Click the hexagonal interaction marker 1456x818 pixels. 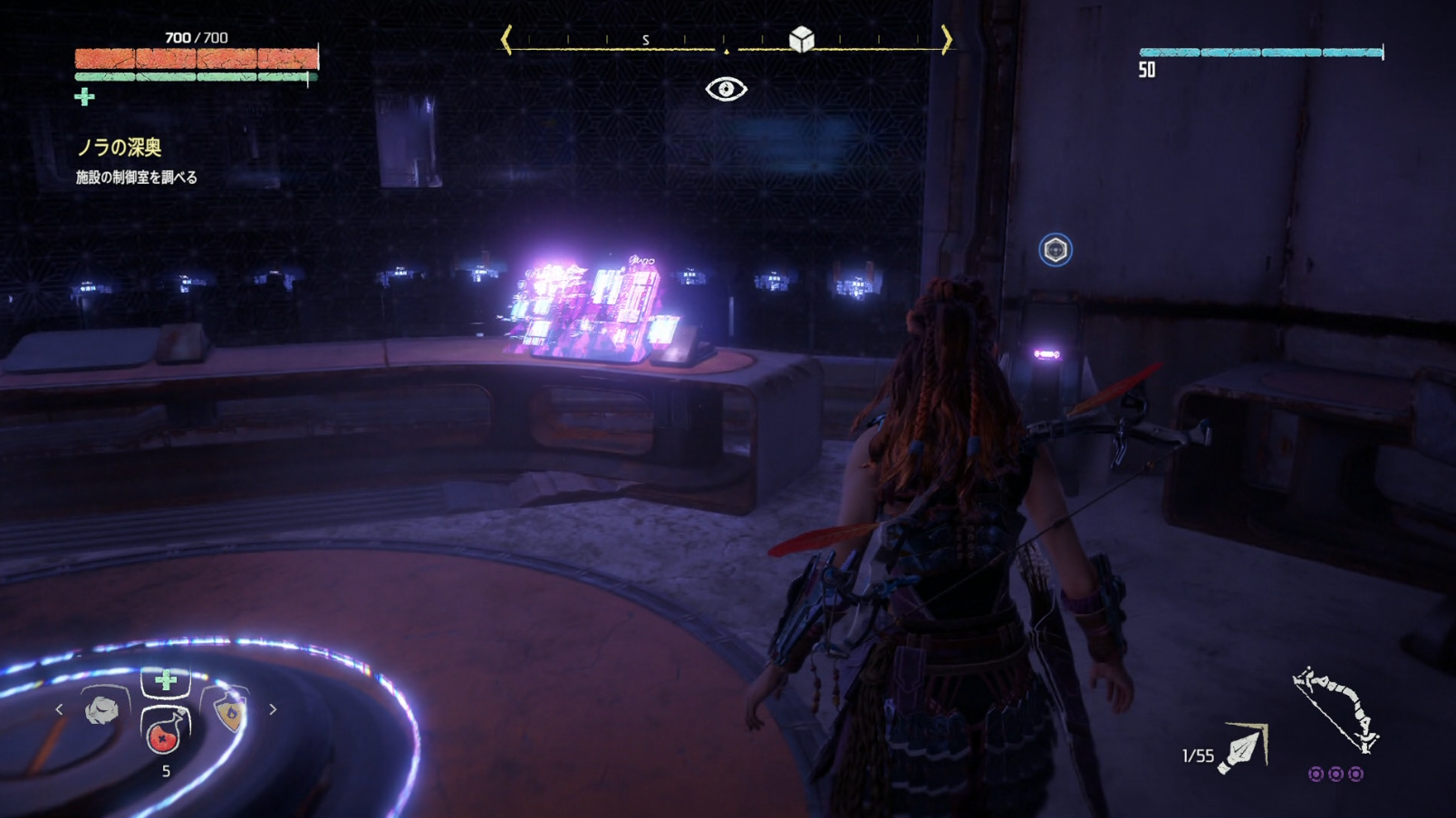(x=1055, y=250)
